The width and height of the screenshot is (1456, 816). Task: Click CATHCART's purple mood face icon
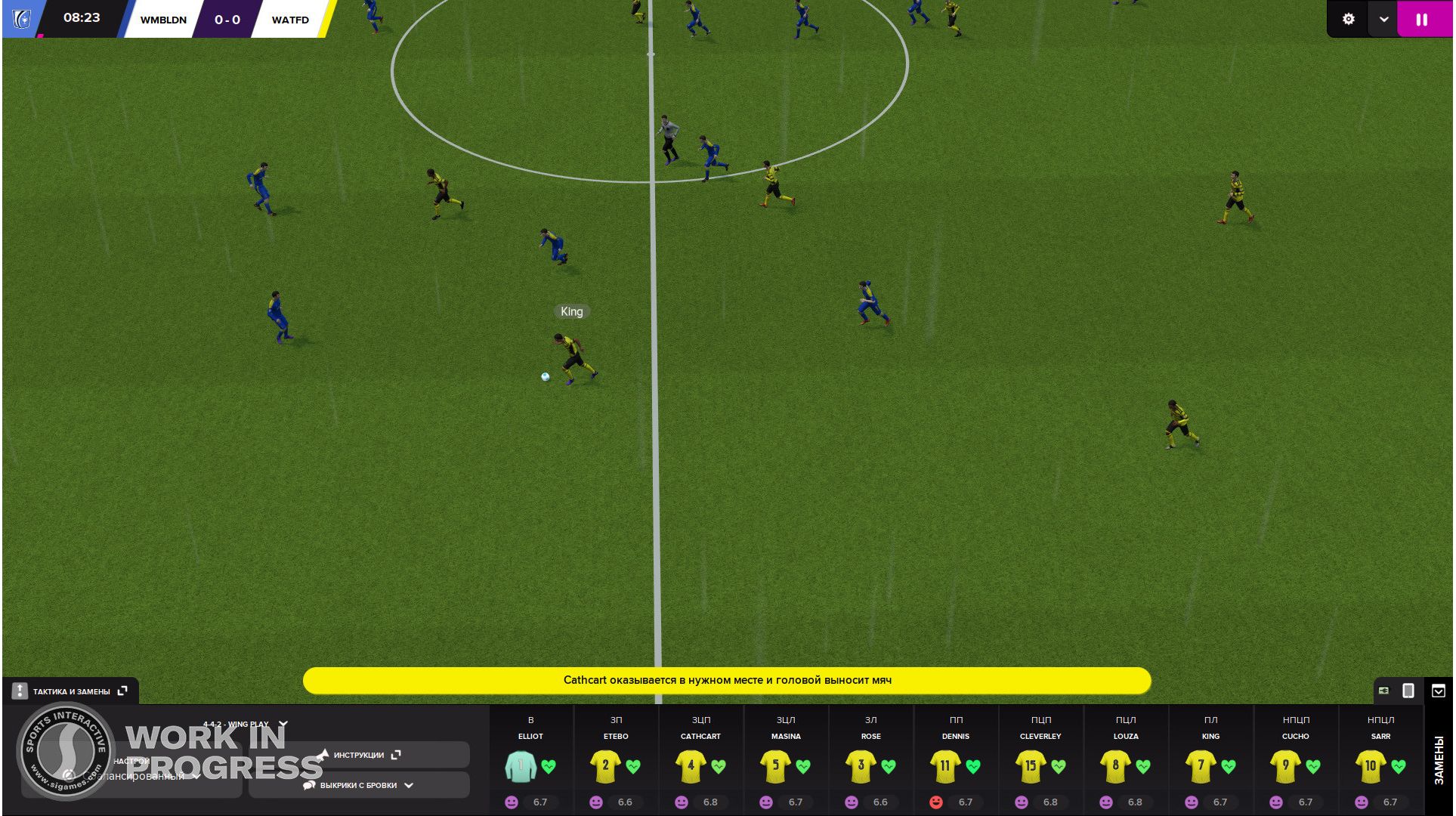coord(681,802)
